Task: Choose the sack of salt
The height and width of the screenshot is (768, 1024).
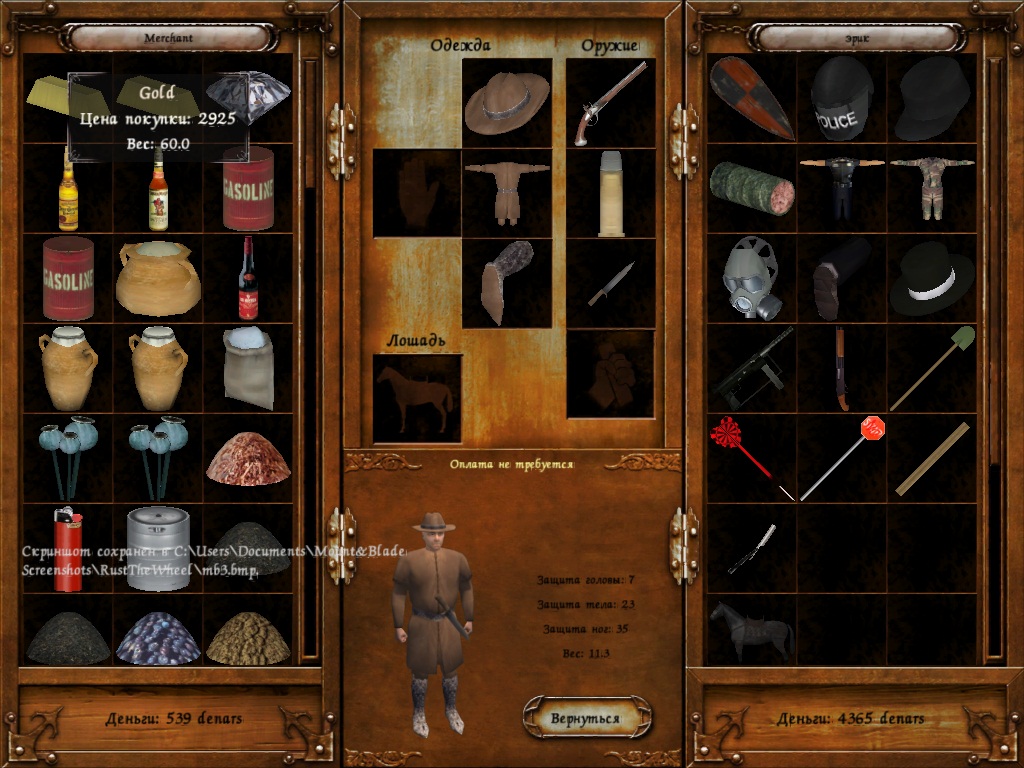Action: click(x=248, y=366)
